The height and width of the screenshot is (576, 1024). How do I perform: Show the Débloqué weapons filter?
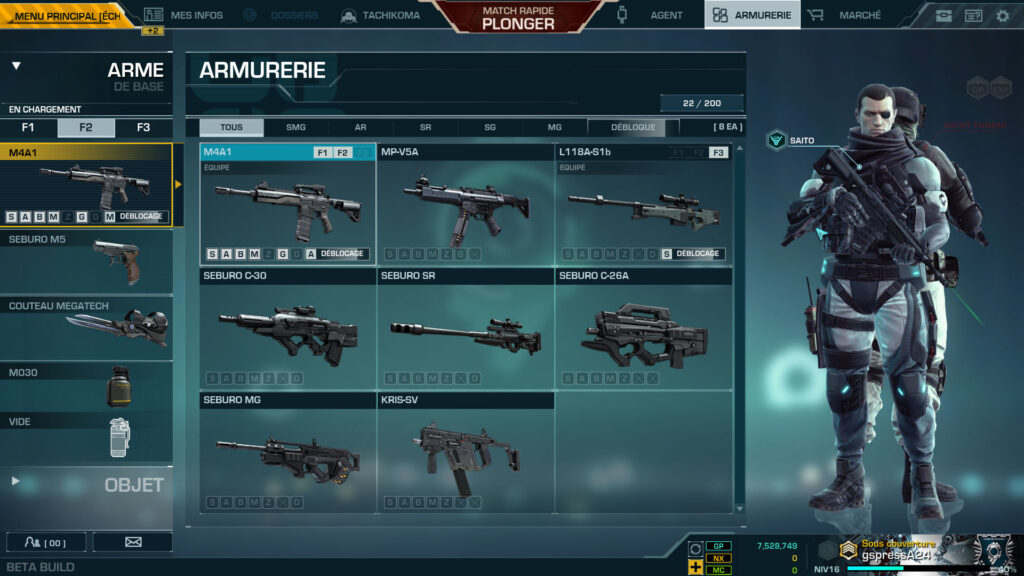click(632, 128)
